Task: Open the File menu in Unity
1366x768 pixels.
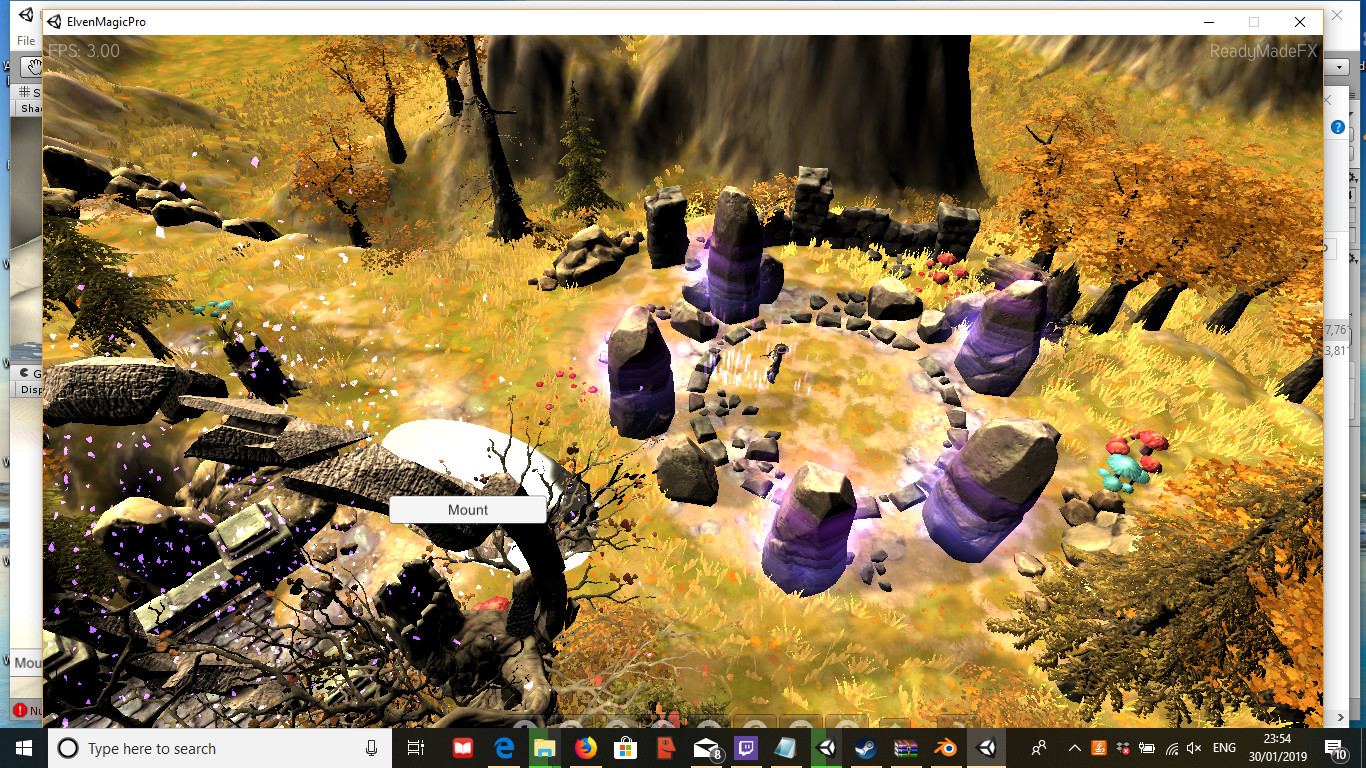Action: point(25,41)
